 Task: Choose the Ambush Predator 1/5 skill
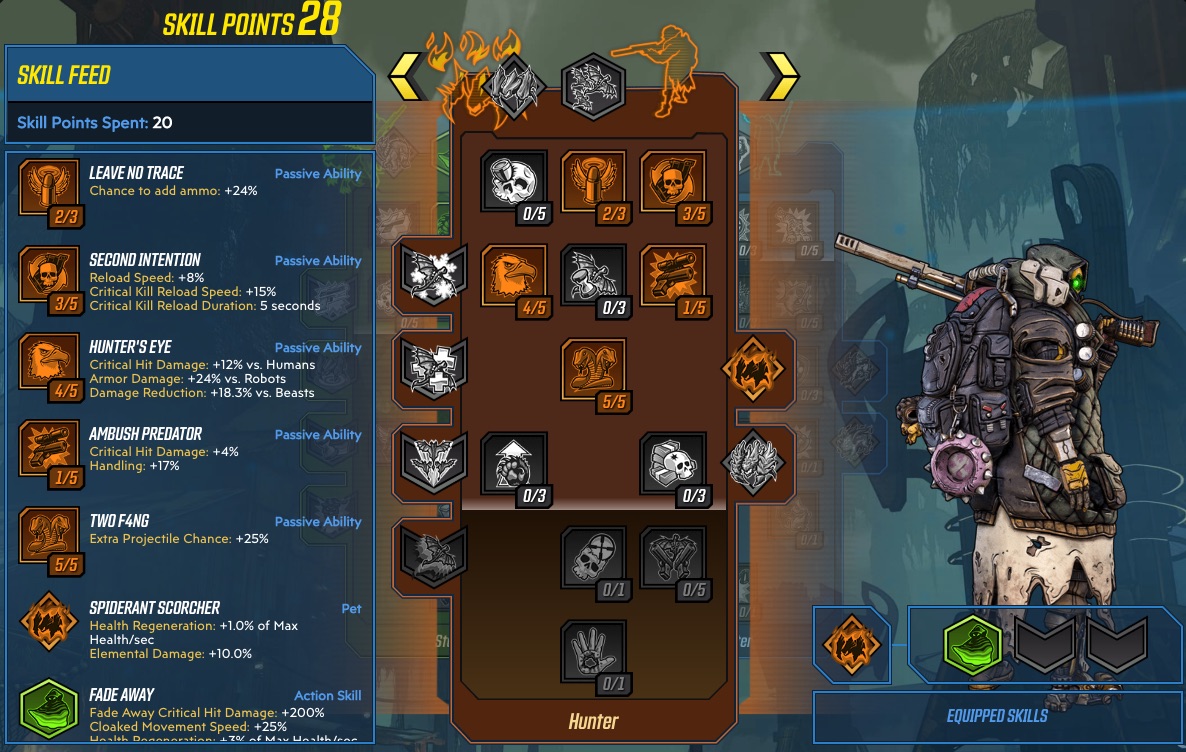tap(672, 277)
